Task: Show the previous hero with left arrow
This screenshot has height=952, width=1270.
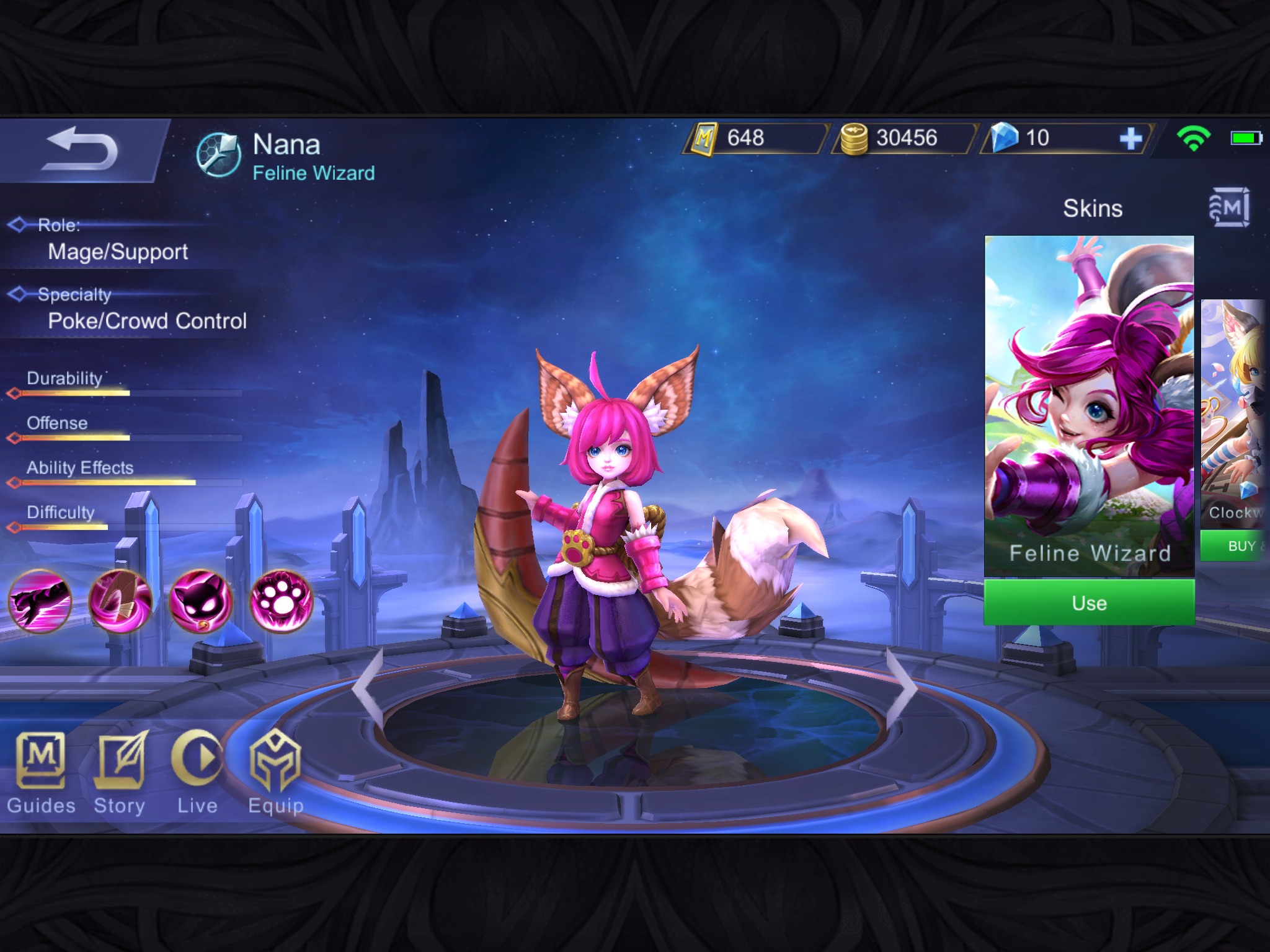Action: (368, 687)
